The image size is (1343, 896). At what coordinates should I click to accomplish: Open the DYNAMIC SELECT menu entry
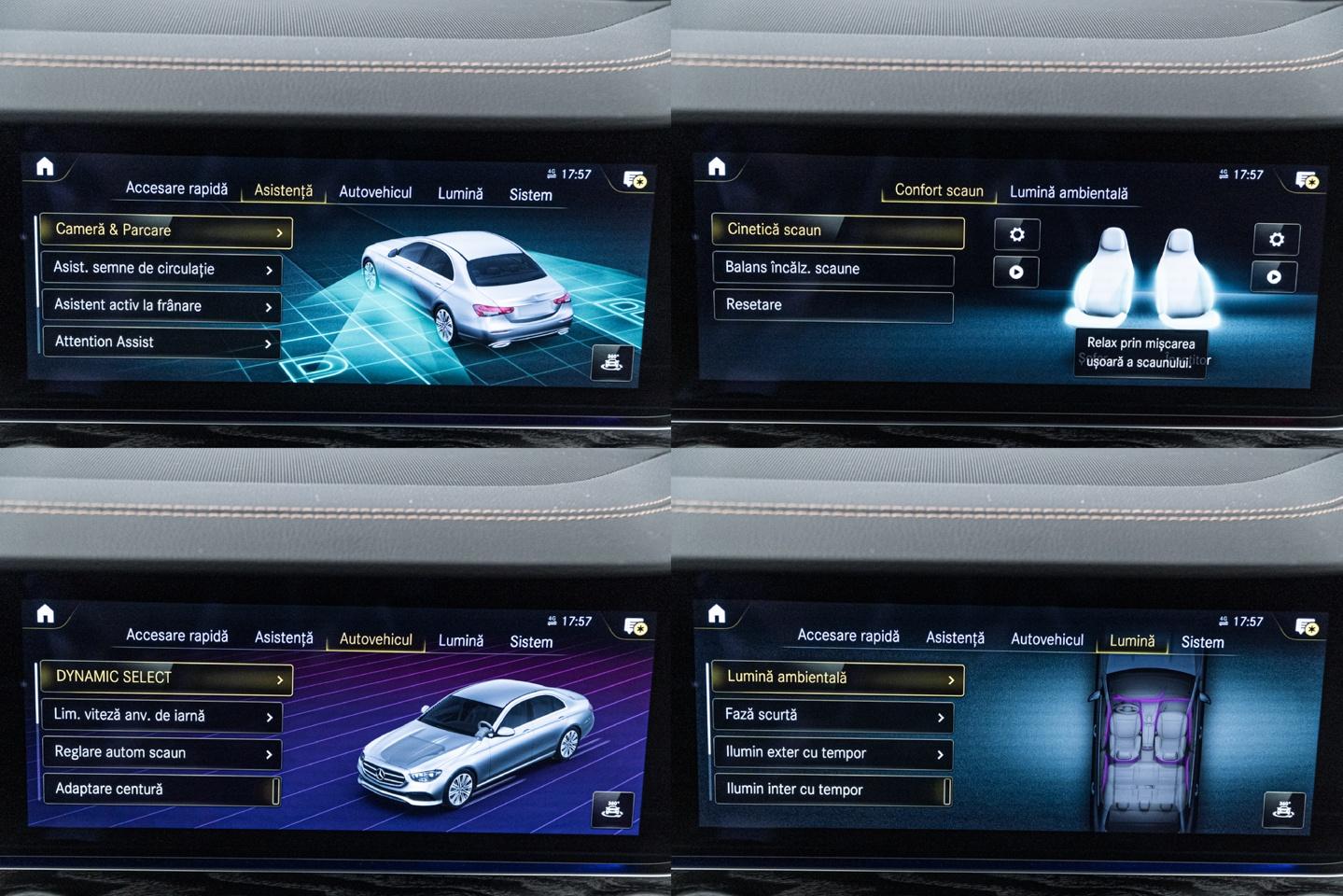point(166,678)
